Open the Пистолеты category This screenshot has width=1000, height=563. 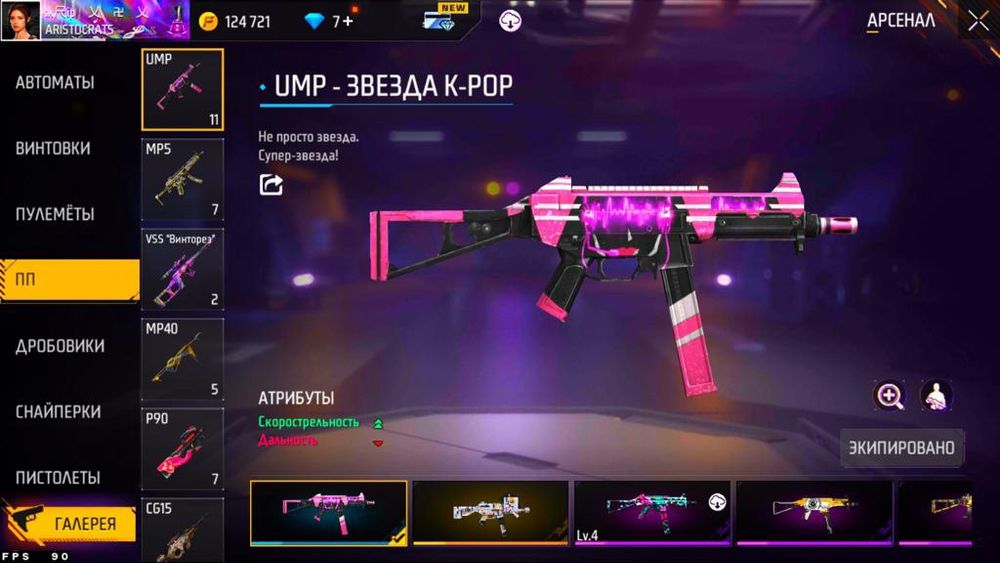click(x=58, y=478)
